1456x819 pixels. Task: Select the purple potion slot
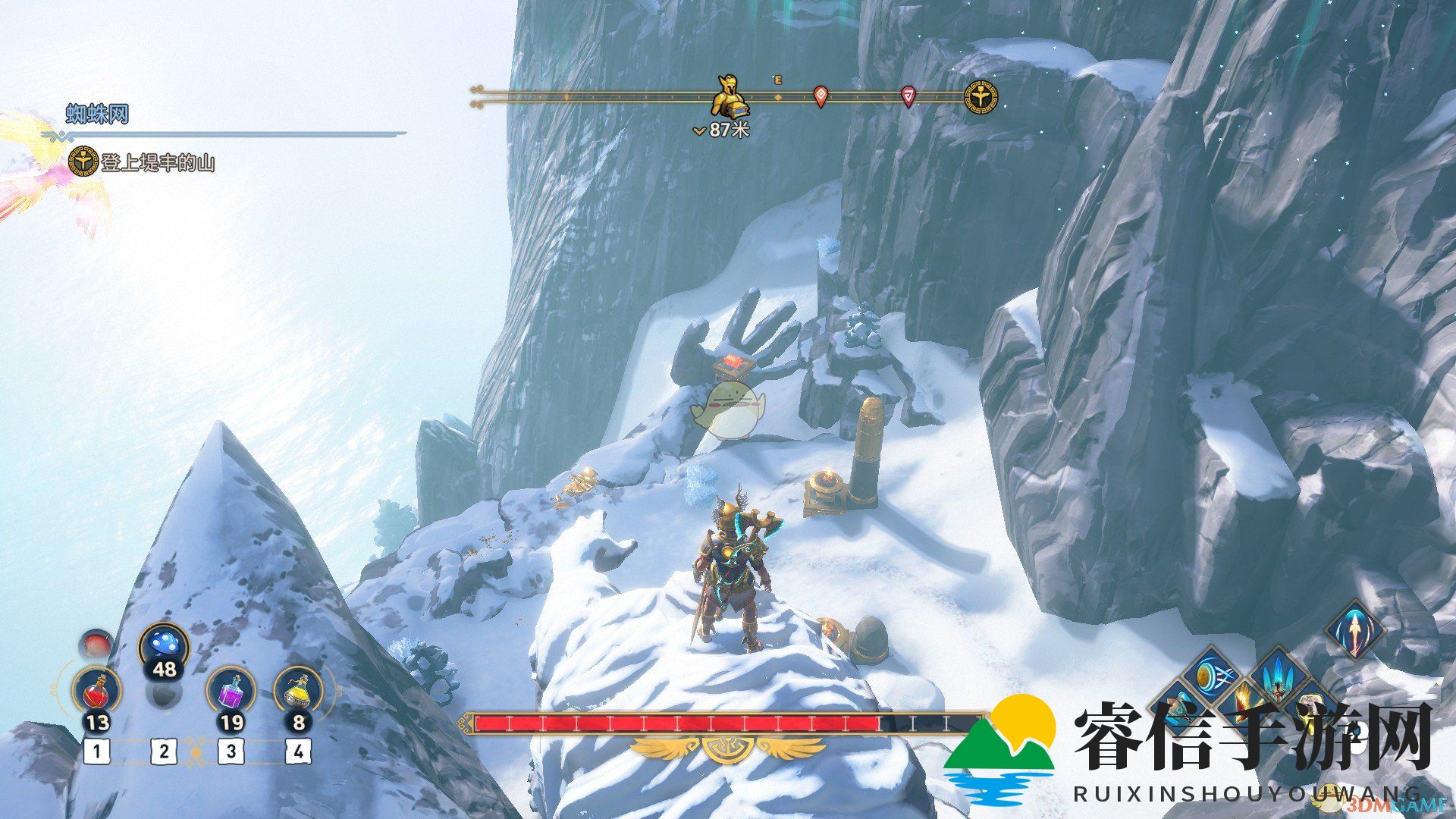(231, 692)
